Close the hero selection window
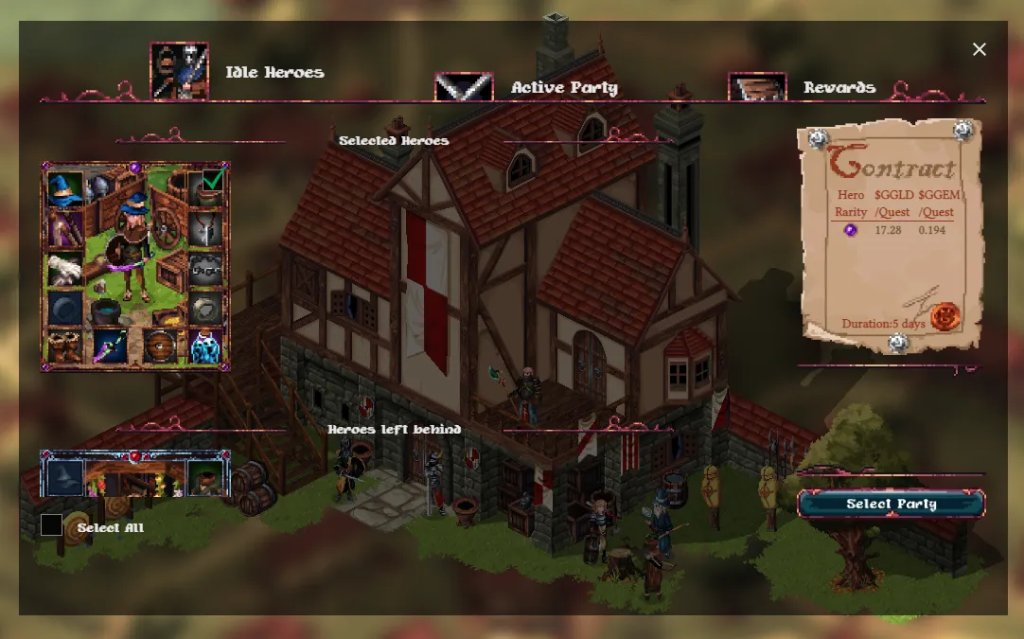 point(979,49)
